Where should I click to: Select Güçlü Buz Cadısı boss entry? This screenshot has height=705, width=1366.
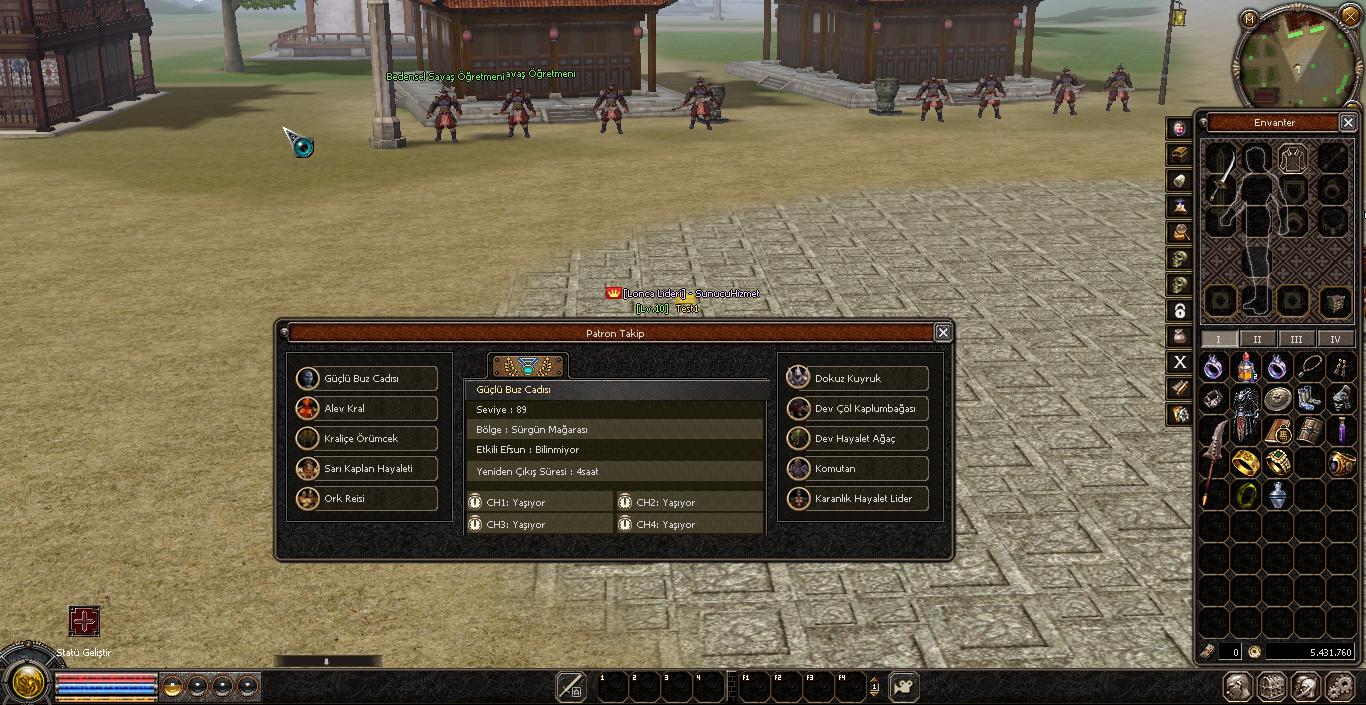[367, 379]
